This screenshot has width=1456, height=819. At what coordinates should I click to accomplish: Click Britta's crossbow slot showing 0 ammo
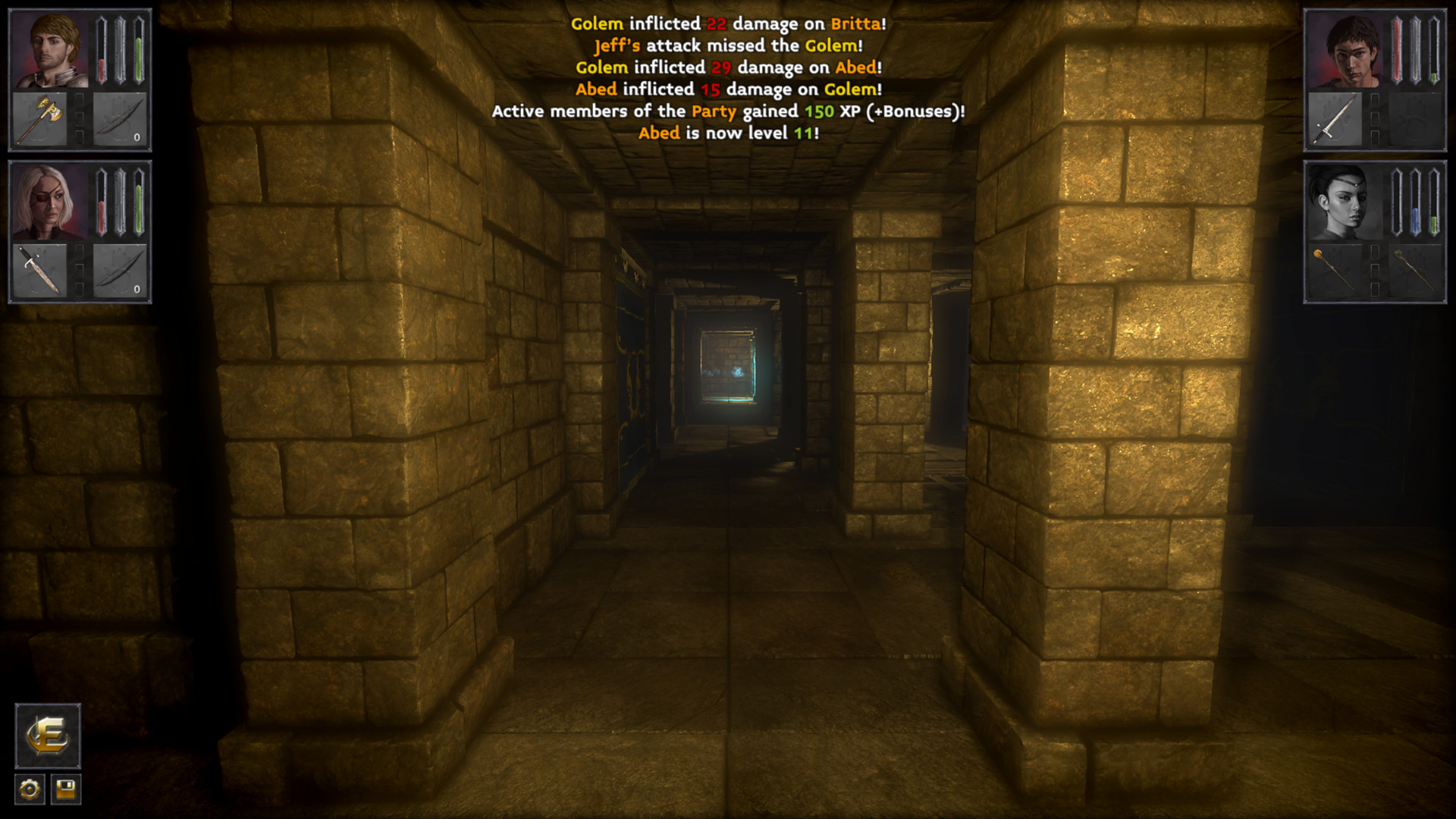pyautogui.click(x=120, y=270)
